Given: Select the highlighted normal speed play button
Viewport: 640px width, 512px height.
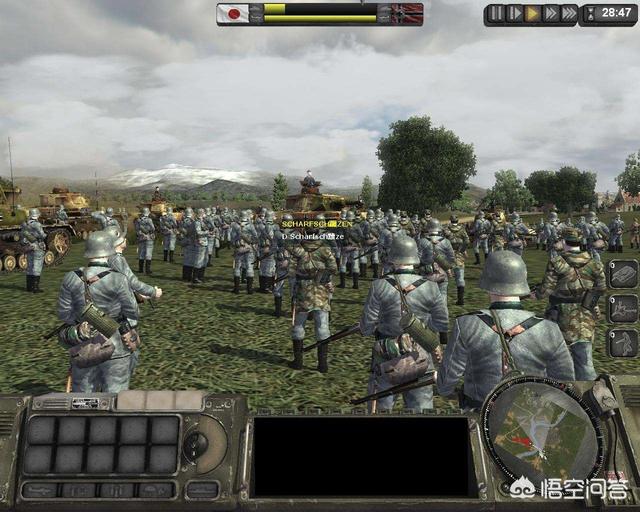Looking at the screenshot, I should point(532,14).
